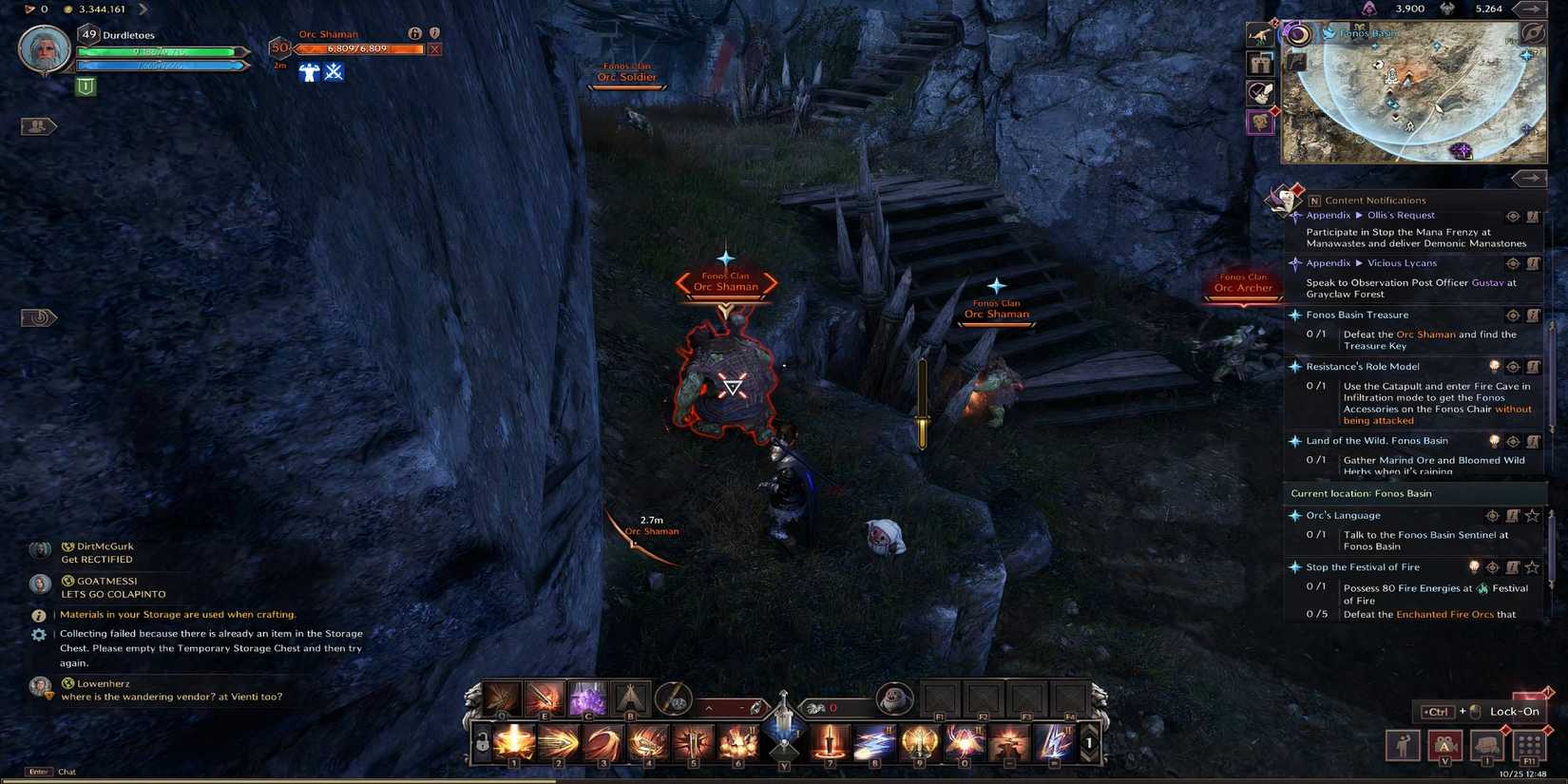
Task: Toggle the bulb icon on Resistance's Role Model
Action: click(1495, 366)
